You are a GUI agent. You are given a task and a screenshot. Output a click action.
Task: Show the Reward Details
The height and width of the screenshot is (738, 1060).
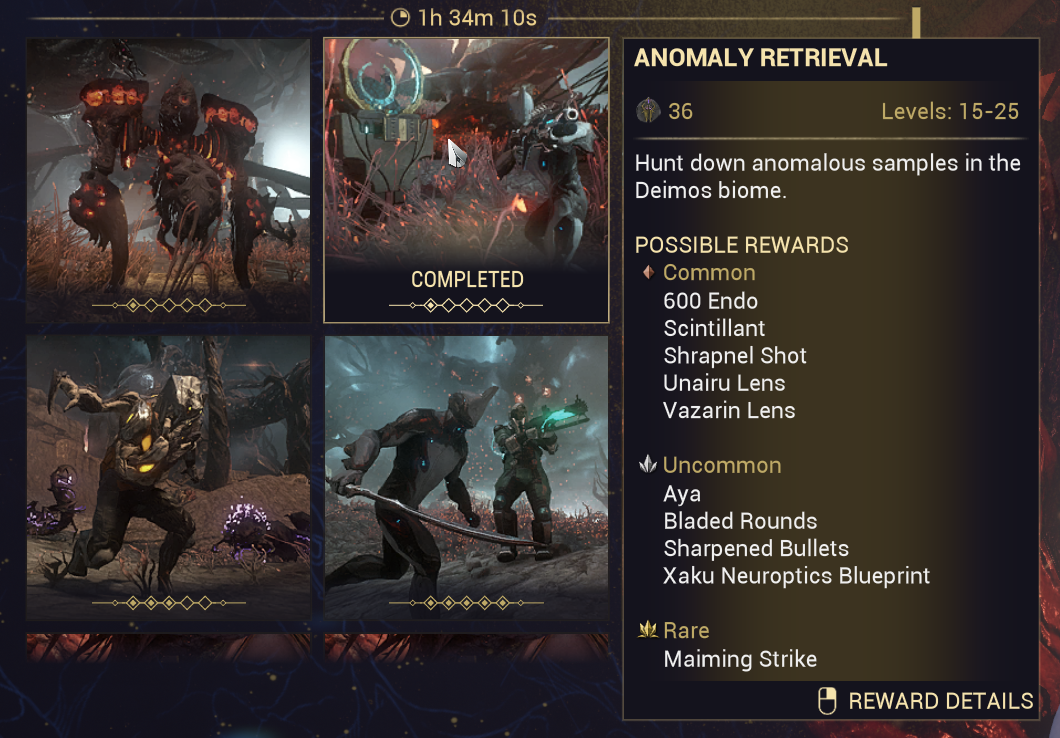coord(926,701)
